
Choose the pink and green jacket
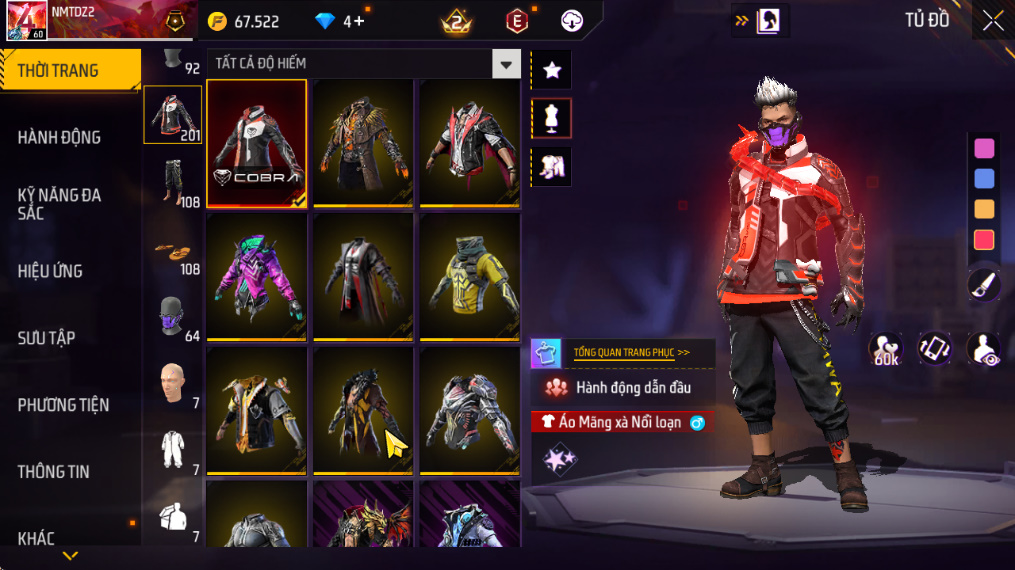pyautogui.click(x=257, y=277)
